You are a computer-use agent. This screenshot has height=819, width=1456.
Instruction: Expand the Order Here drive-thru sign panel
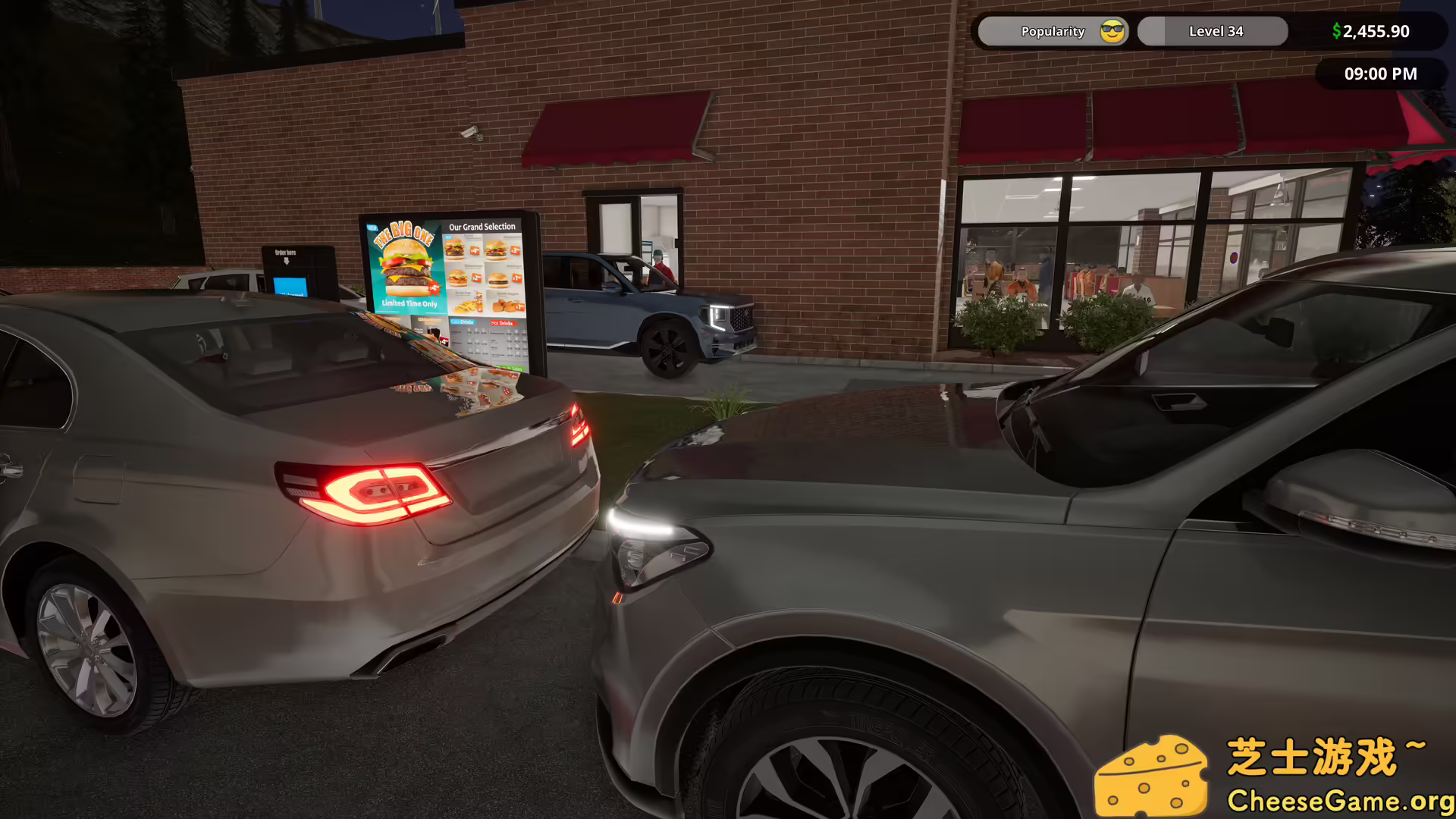pyautogui.click(x=286, y=250)
